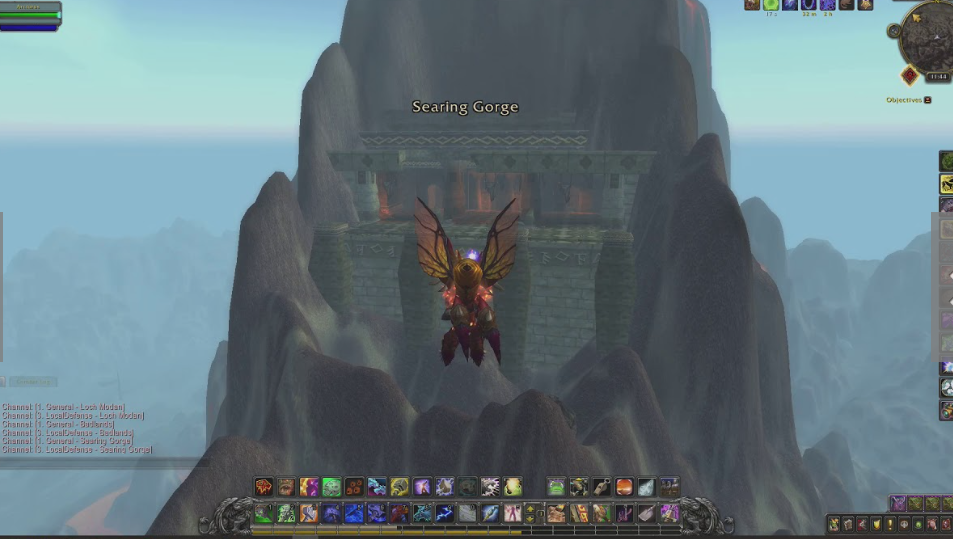Use the yellow swirl ability on upper bar
Image resolution: width=953 pixels, height=539 pixels.
(399, 487)
